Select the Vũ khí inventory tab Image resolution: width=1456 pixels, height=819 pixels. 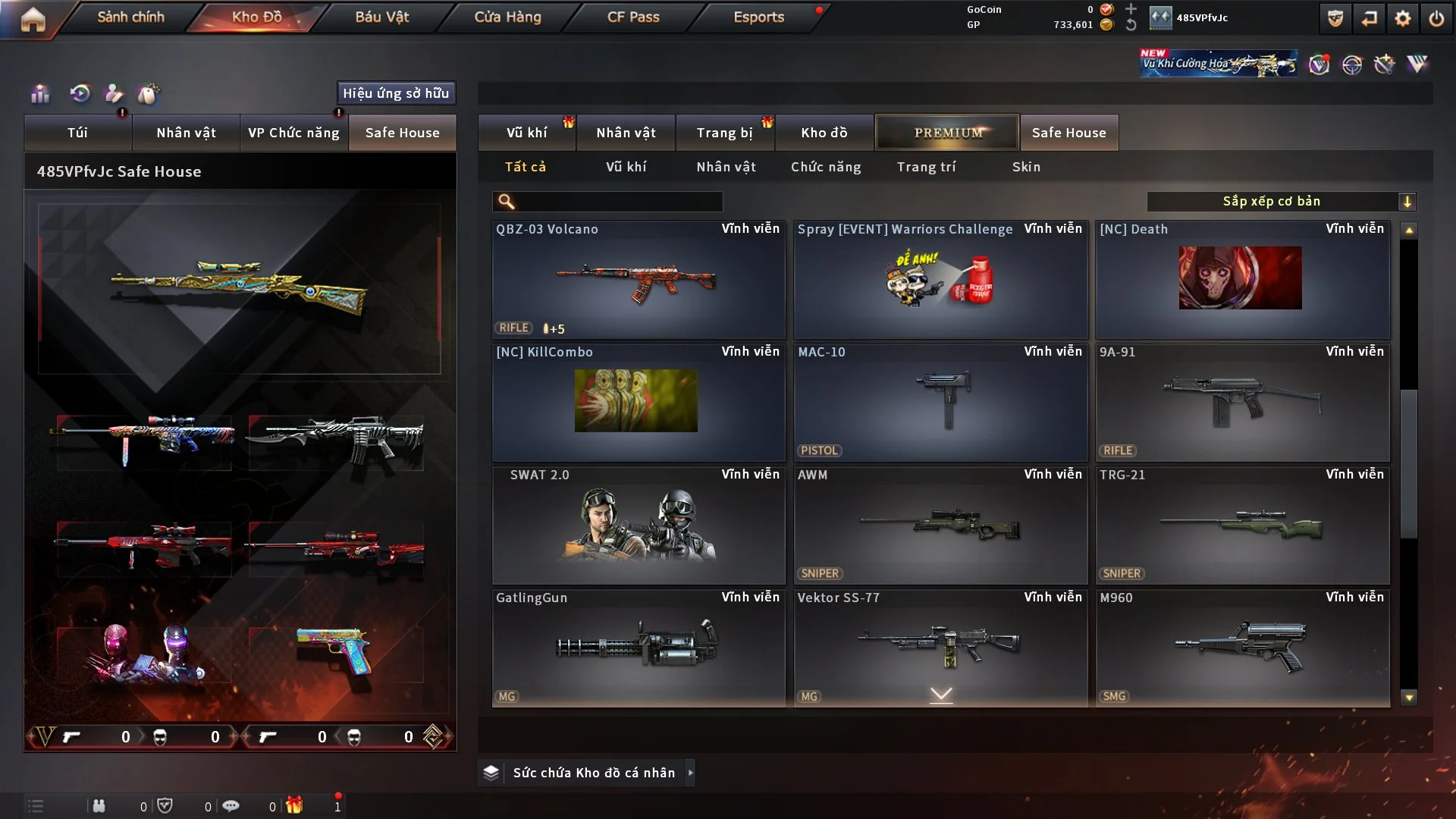pos(526,133)
